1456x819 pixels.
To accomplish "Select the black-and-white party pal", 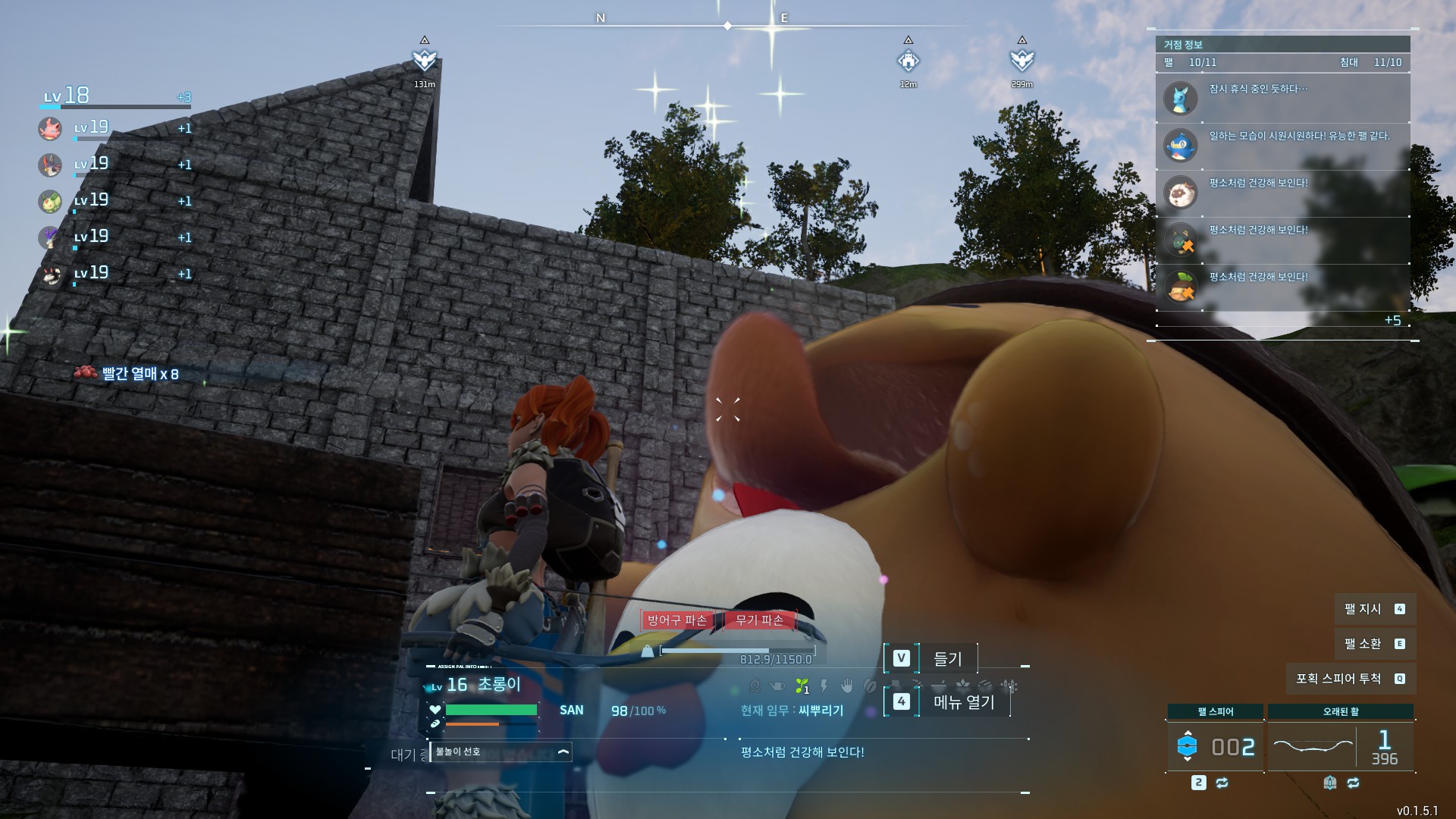I will [50, 275].
